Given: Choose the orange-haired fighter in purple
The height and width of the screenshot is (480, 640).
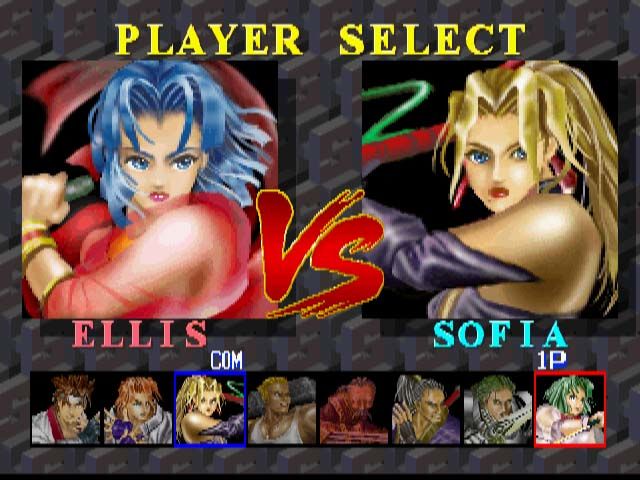Looking at the screenshot, I should pos(137,409).
